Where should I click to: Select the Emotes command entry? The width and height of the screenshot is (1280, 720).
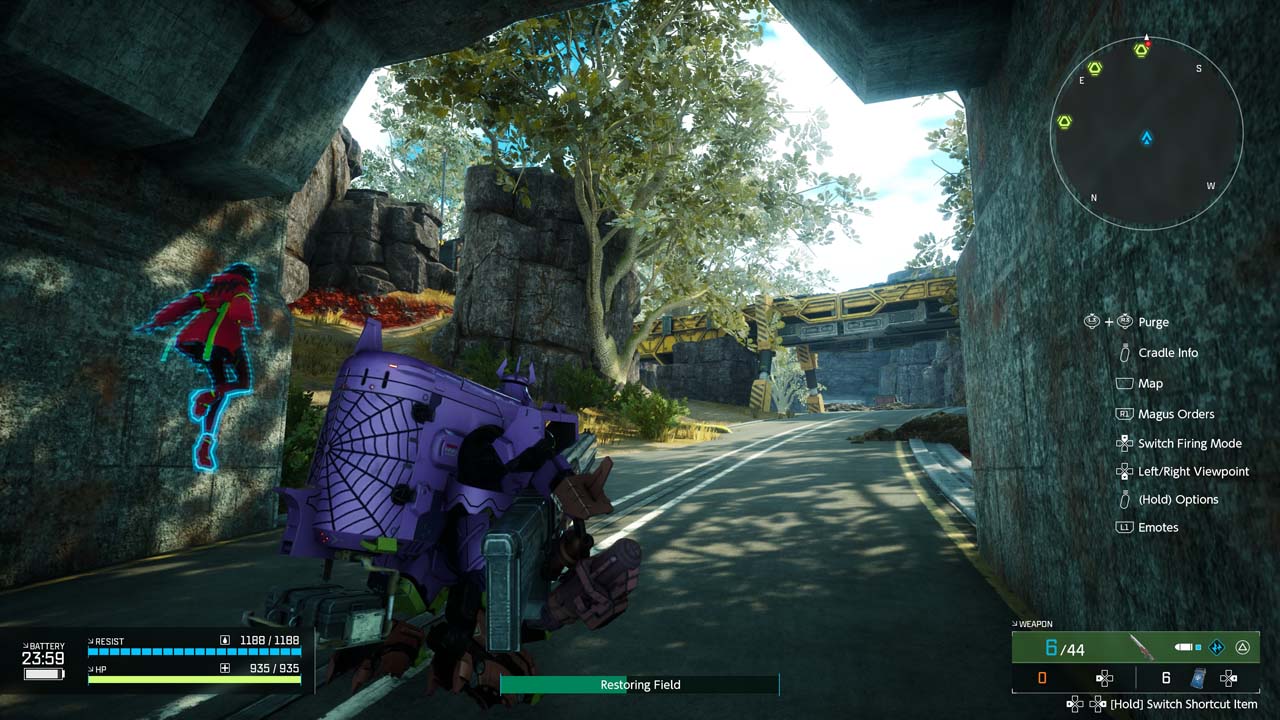[x=1158, y=527]
